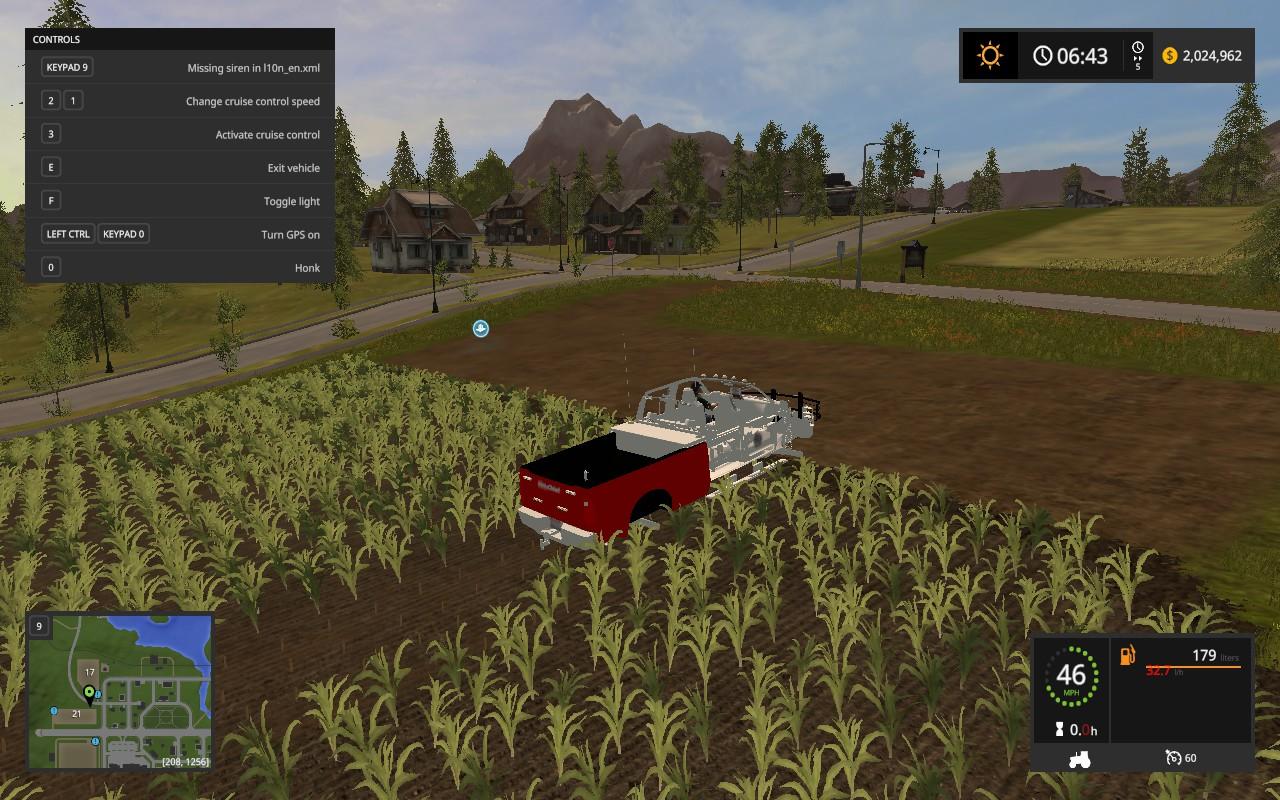The height and width of the screenshot is (800, 1280).
Task: Click the tractor vehicle icon
Action: [1079, 758]
